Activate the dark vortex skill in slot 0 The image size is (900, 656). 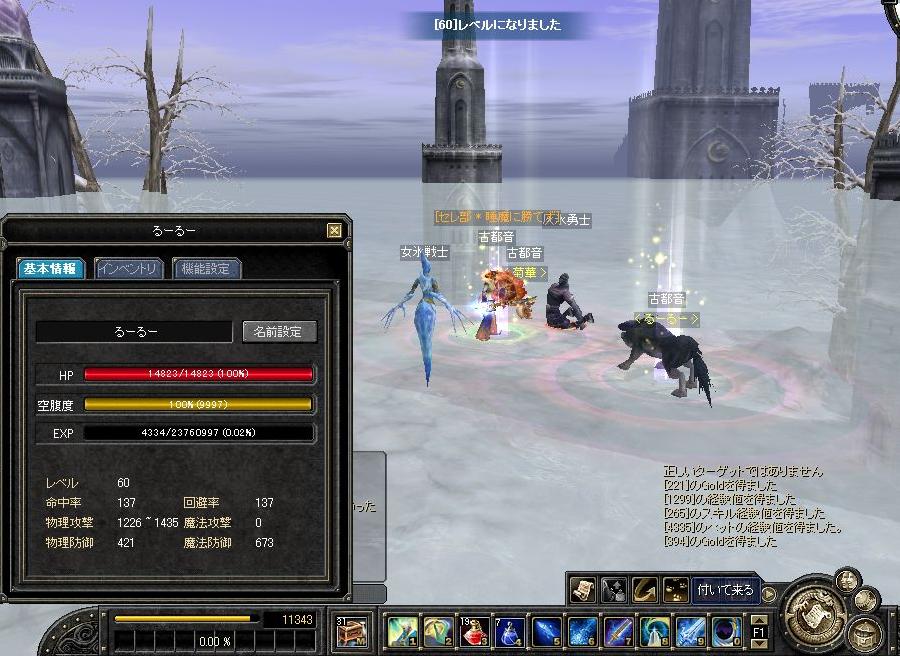pos(726,632)
